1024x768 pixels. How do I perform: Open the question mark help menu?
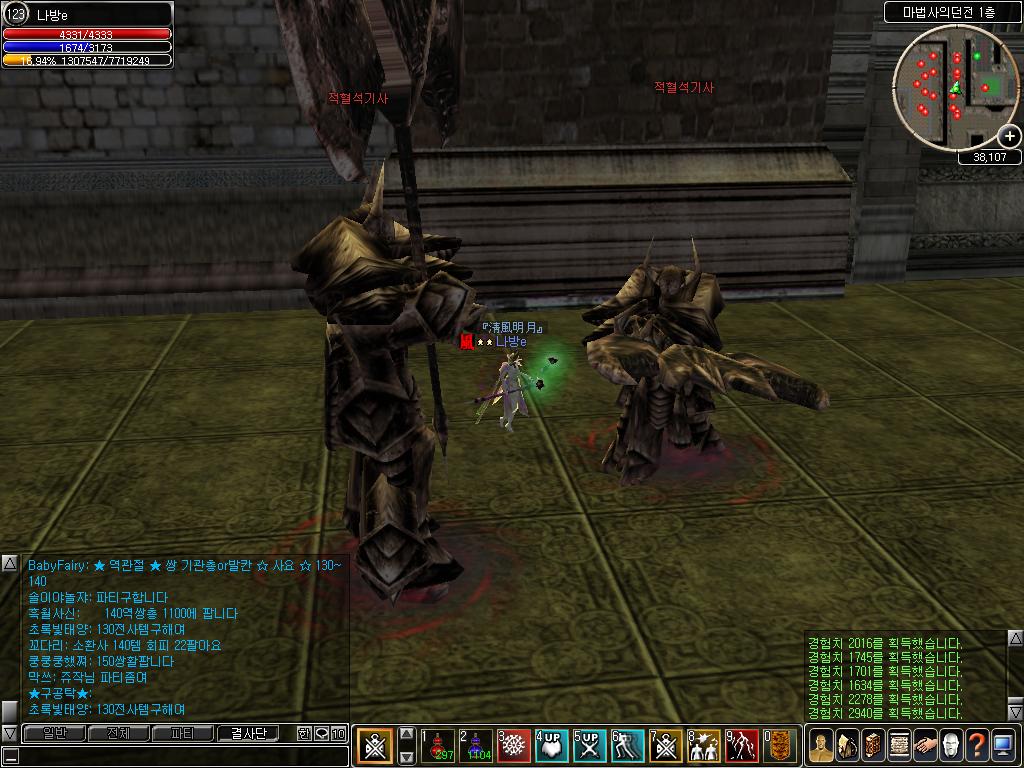(x=977, y=745)
